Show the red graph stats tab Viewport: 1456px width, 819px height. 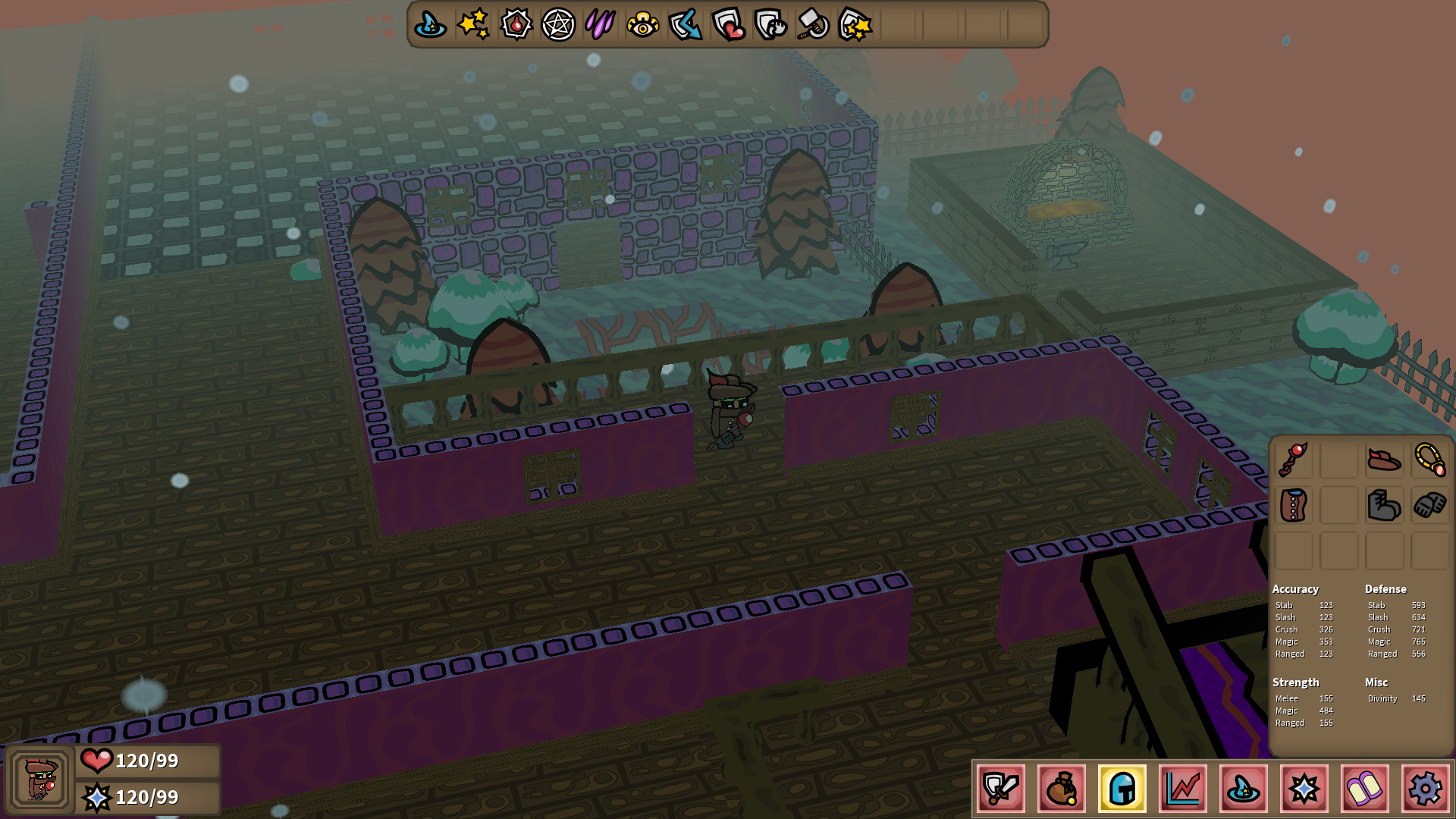[x=1183, y=789]
